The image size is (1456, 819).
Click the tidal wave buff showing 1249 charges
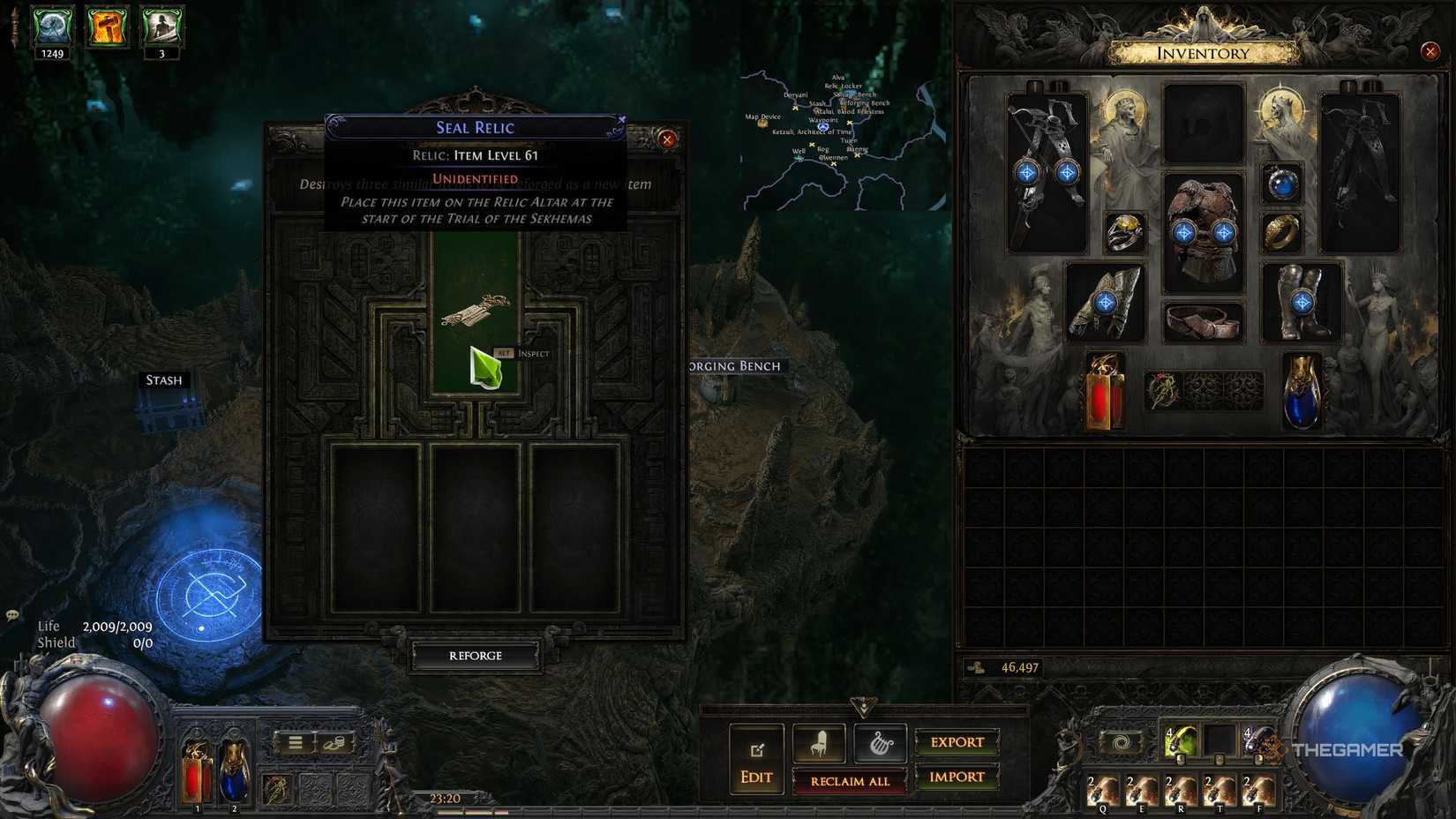(x=51, y=25)
